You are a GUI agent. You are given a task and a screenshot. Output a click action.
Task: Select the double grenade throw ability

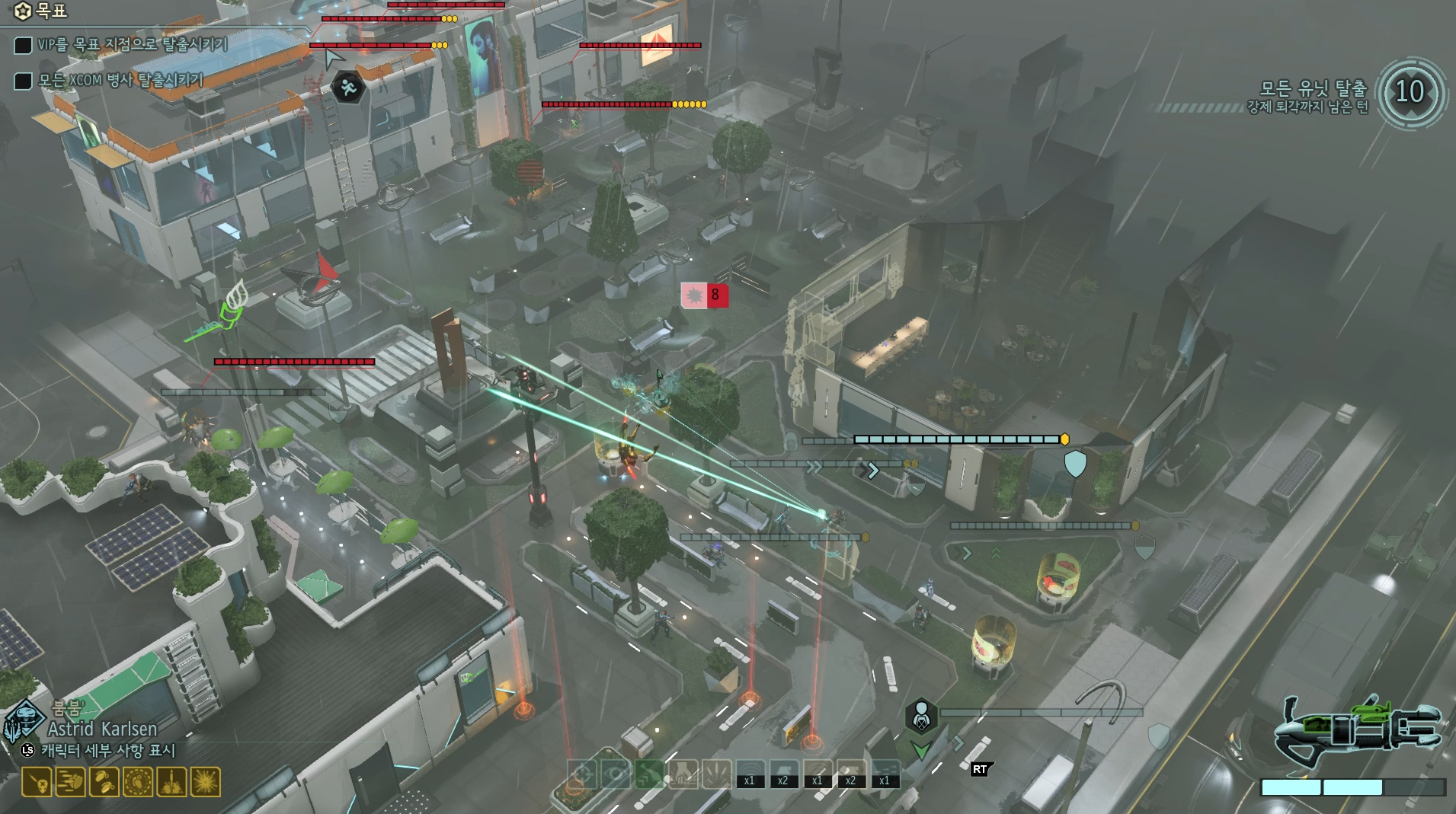tap(104, 781)
